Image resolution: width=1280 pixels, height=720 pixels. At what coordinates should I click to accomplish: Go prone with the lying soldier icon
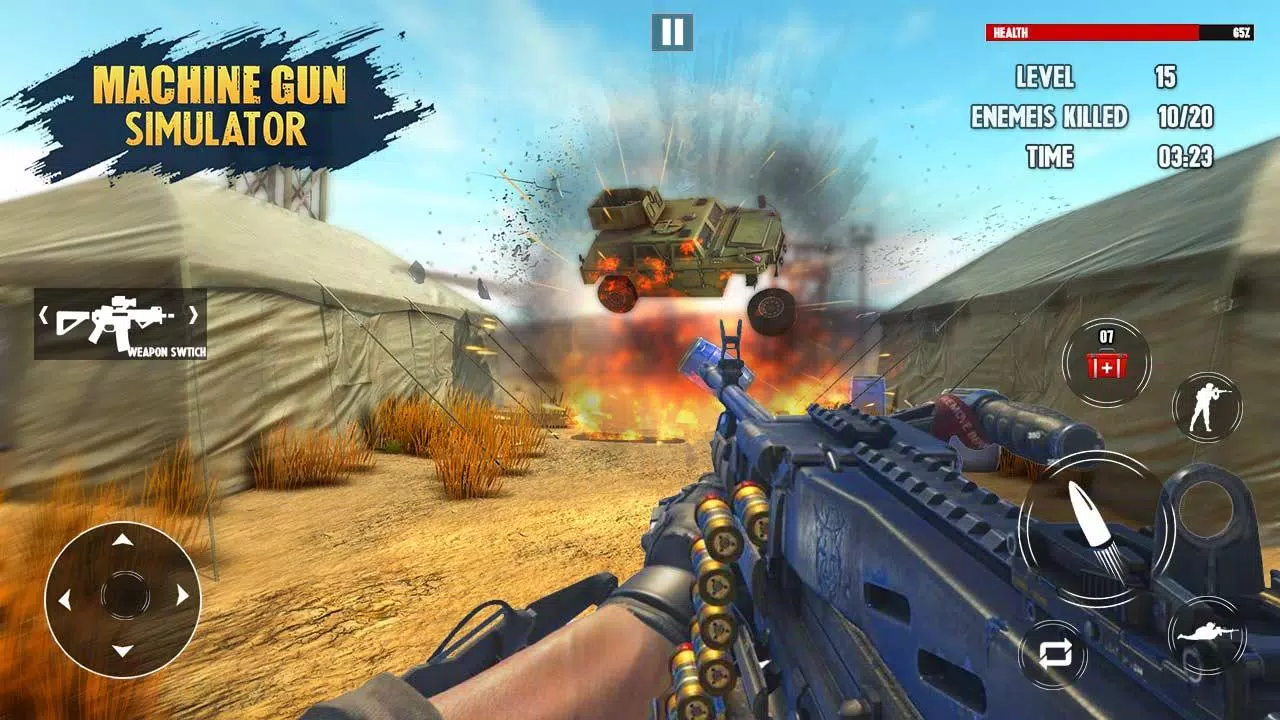(x=1206, y=634)
